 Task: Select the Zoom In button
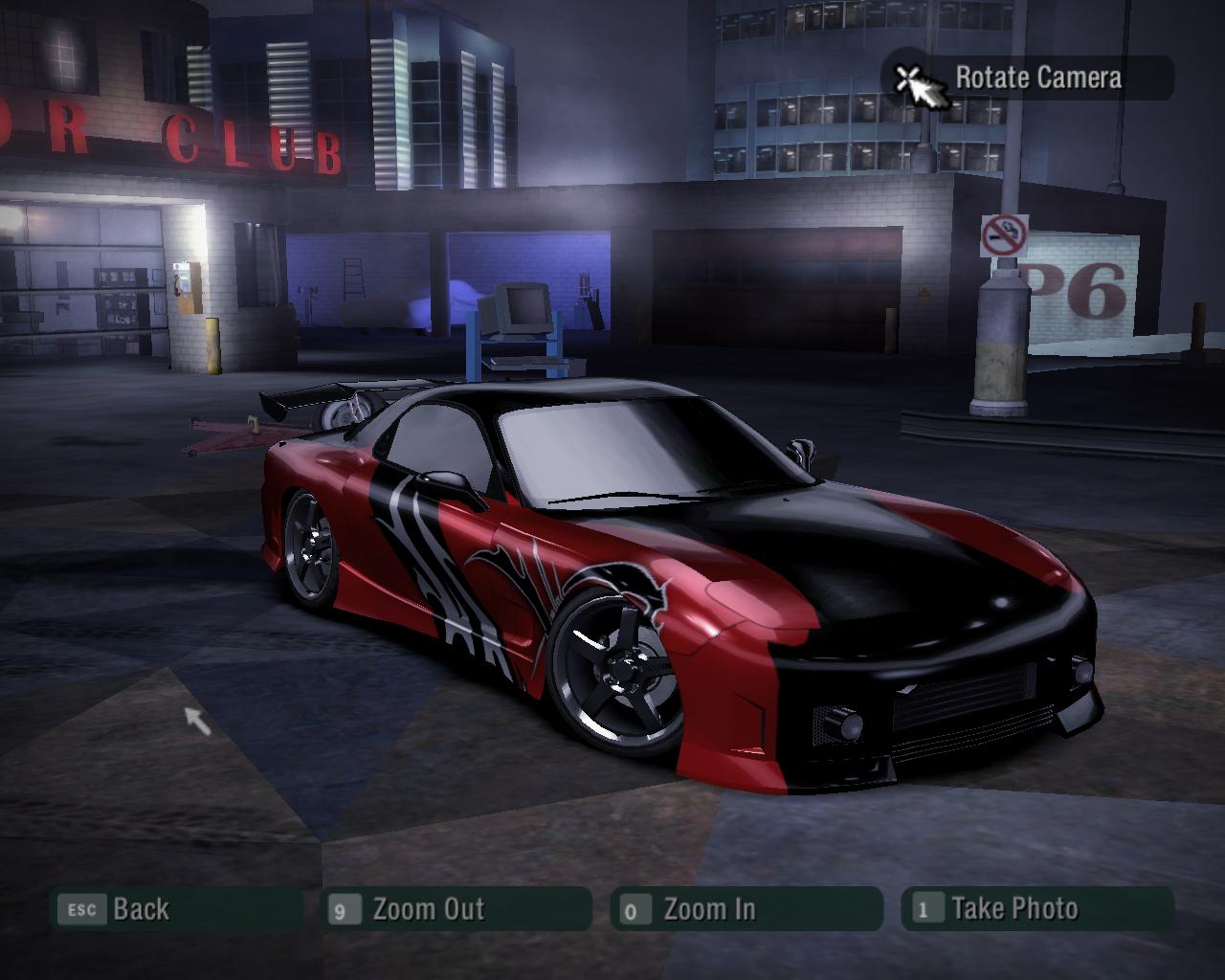click(746, 908)
